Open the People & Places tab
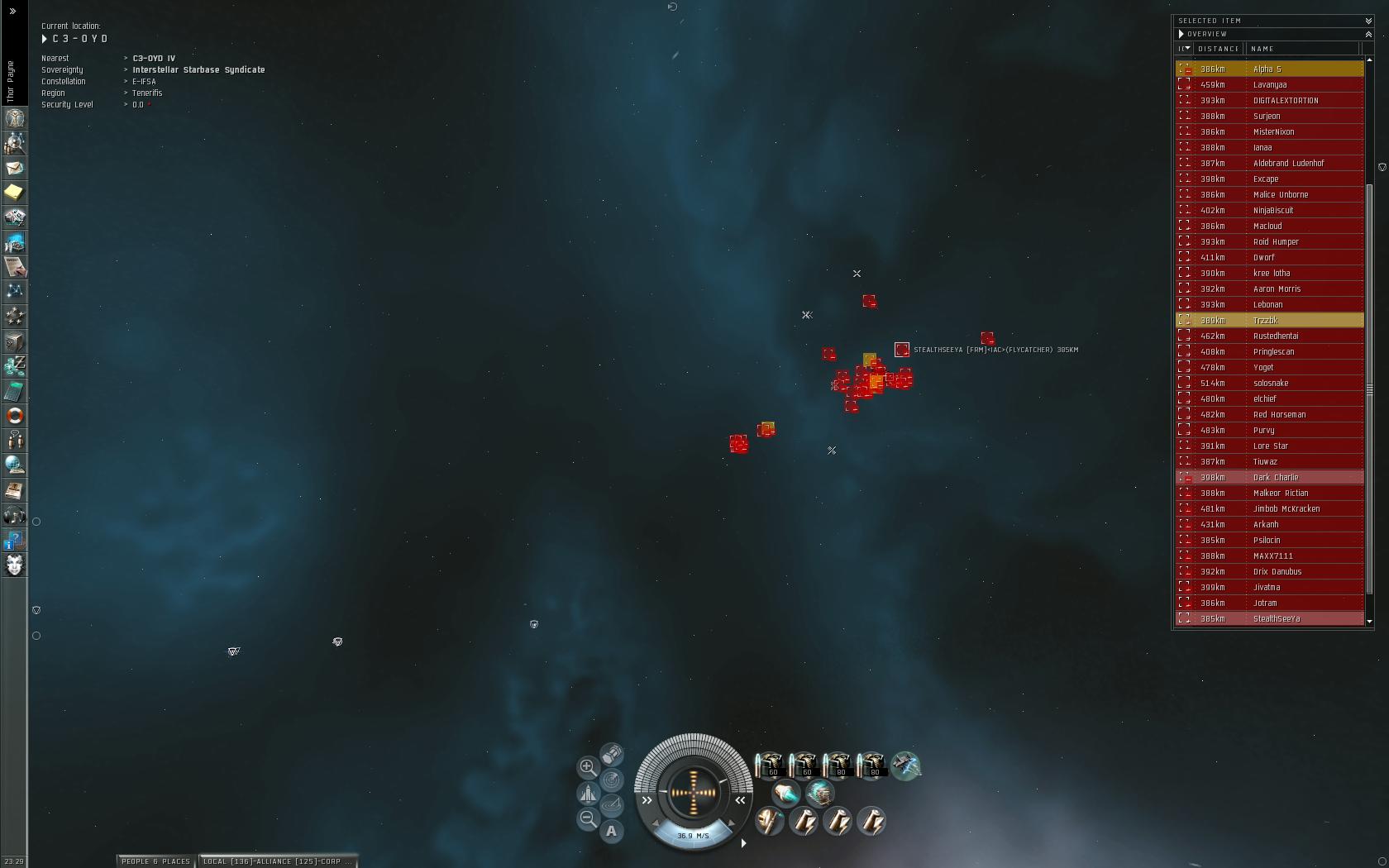 click(156, 861)
